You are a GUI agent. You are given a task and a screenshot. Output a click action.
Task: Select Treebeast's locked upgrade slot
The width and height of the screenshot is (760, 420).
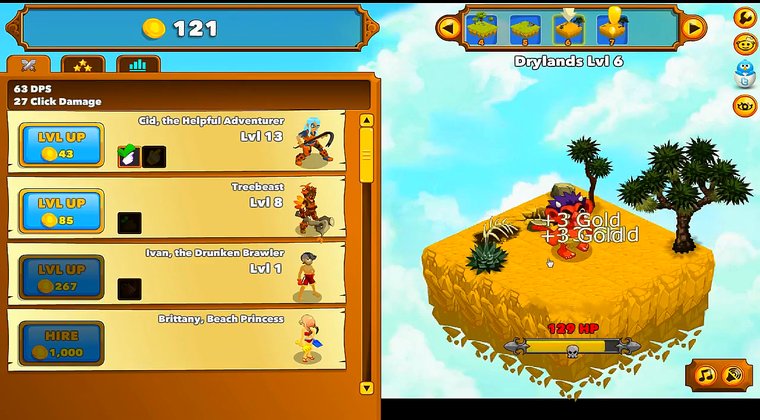[x=129, y=223]
